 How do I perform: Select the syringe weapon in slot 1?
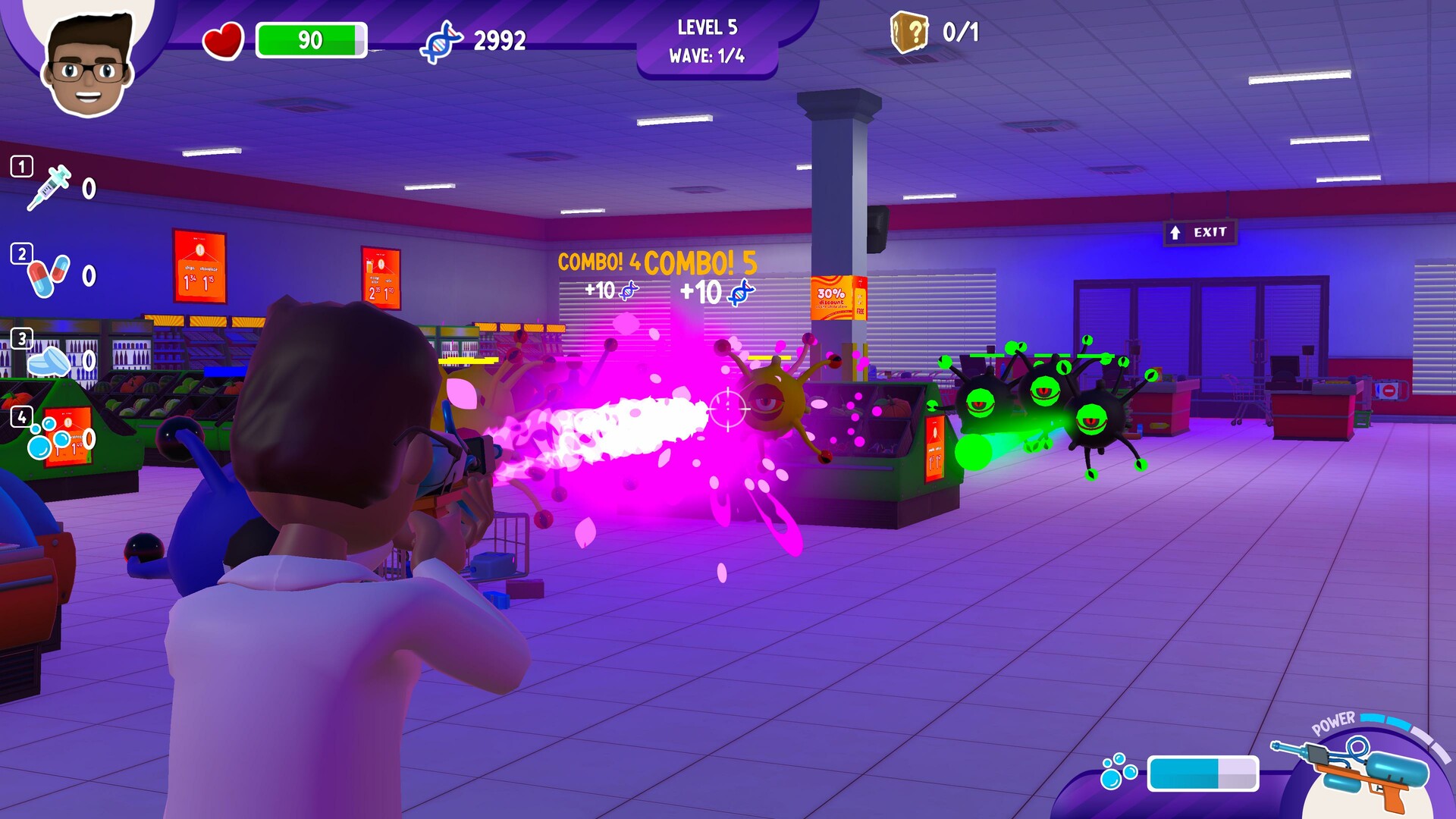pos(53,184)
